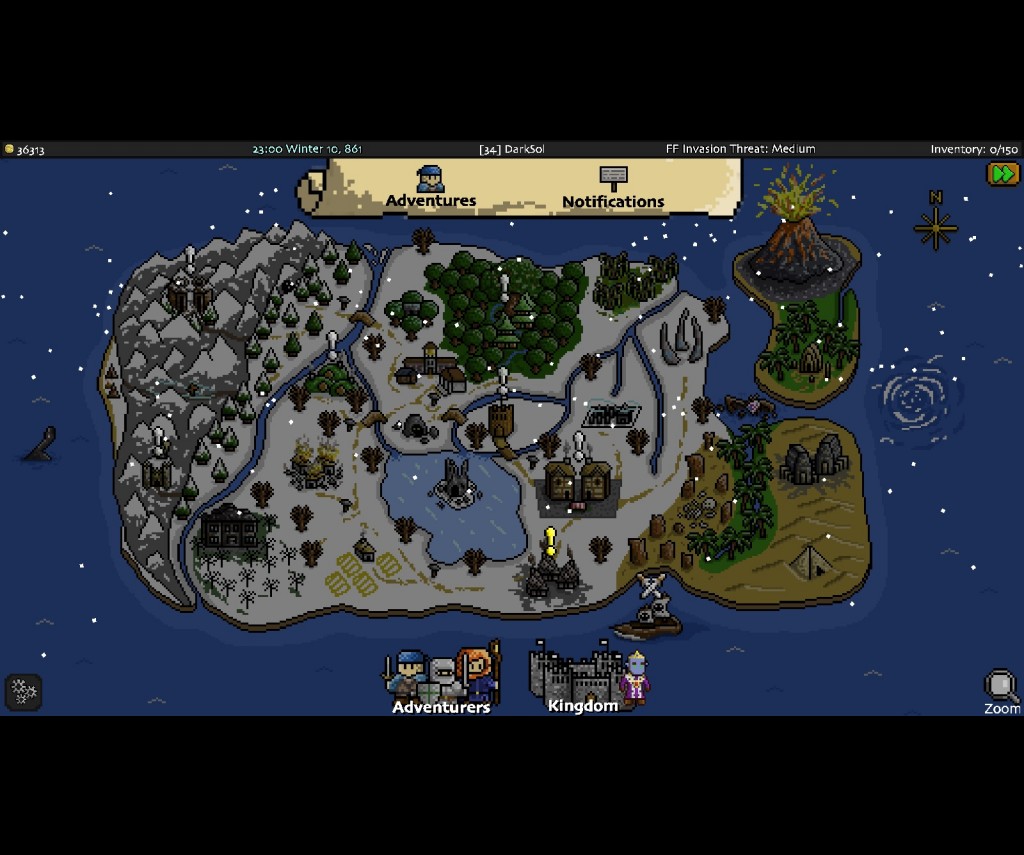This screenshot has width=1024, height=855.
Task: Open the Kingdom menu
Action: (x=583, y=678)
